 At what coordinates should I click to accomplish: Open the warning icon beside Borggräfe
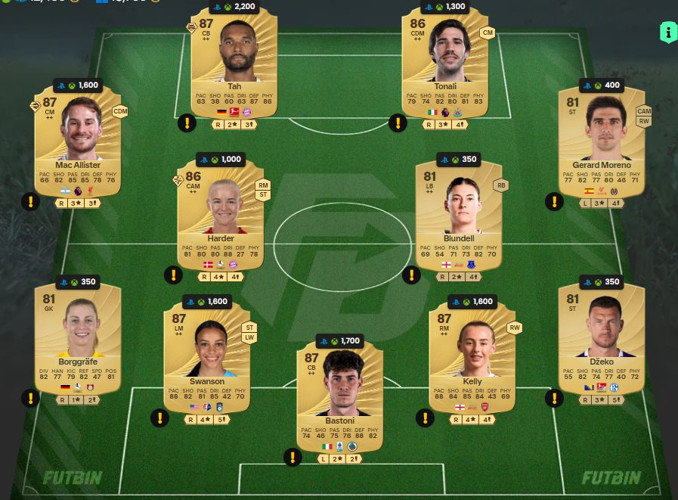click(x=31, y=398)
